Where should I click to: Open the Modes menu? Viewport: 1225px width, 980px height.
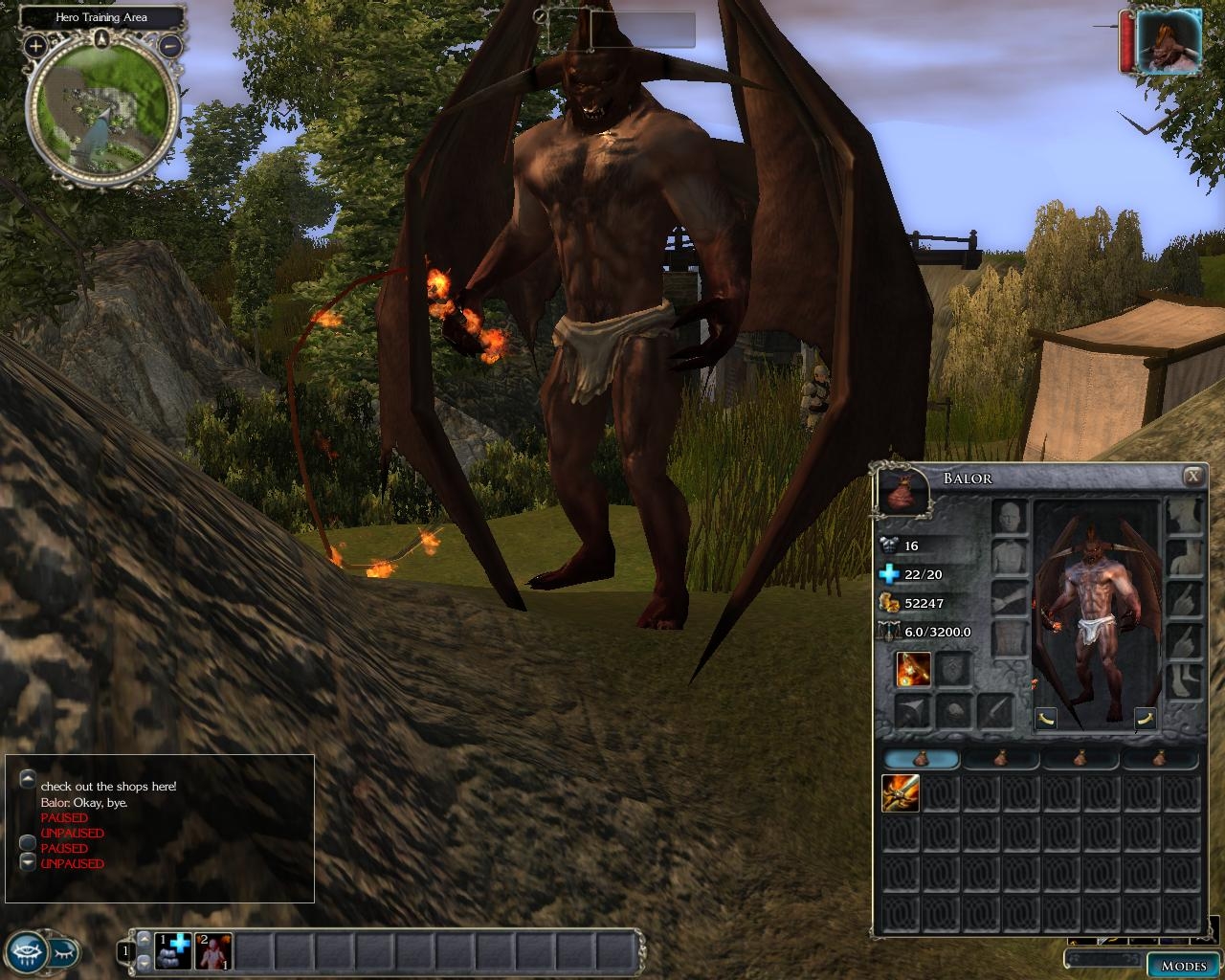[1182, 965]
